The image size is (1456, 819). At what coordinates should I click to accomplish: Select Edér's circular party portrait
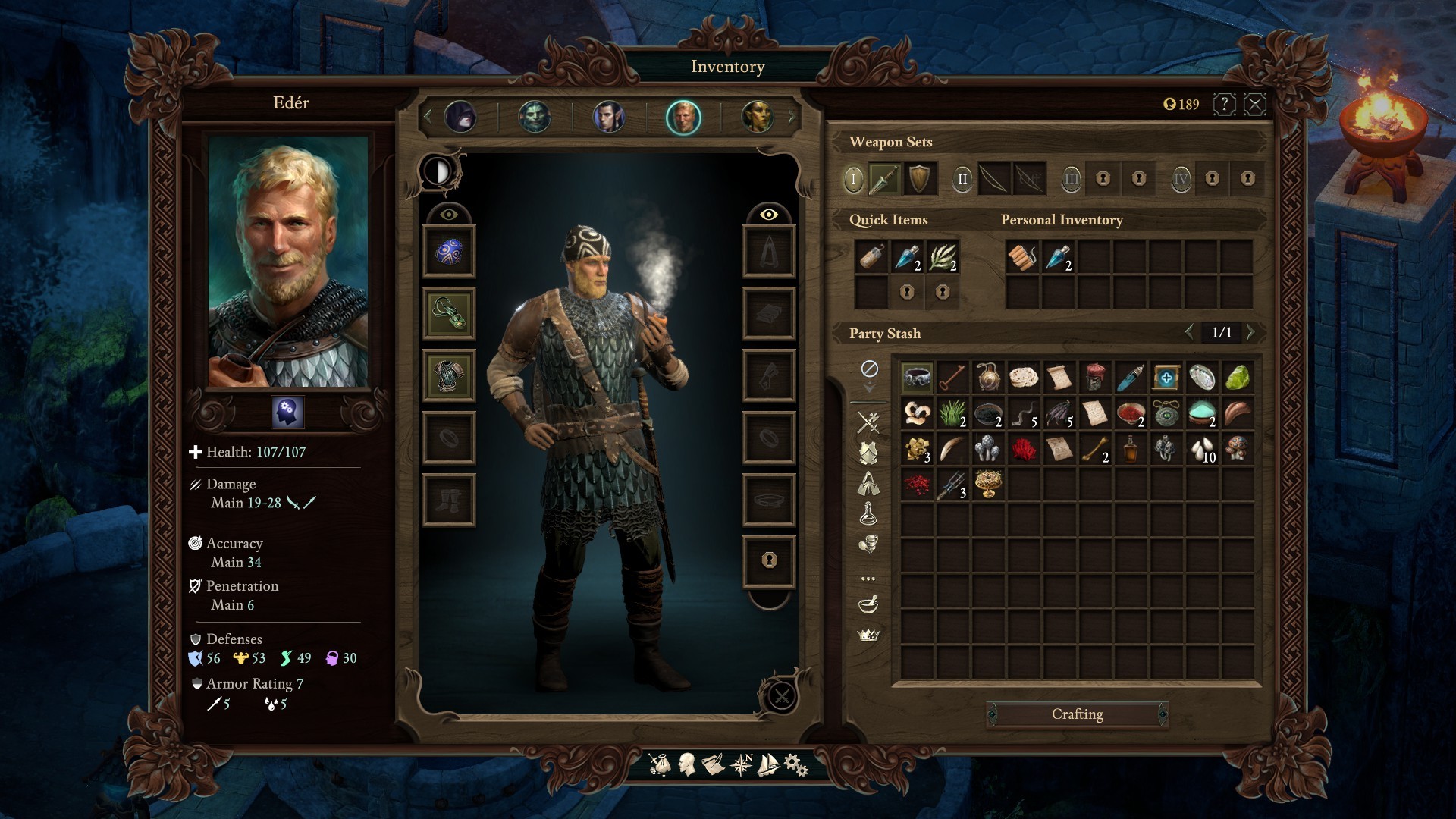coord(683,118)
